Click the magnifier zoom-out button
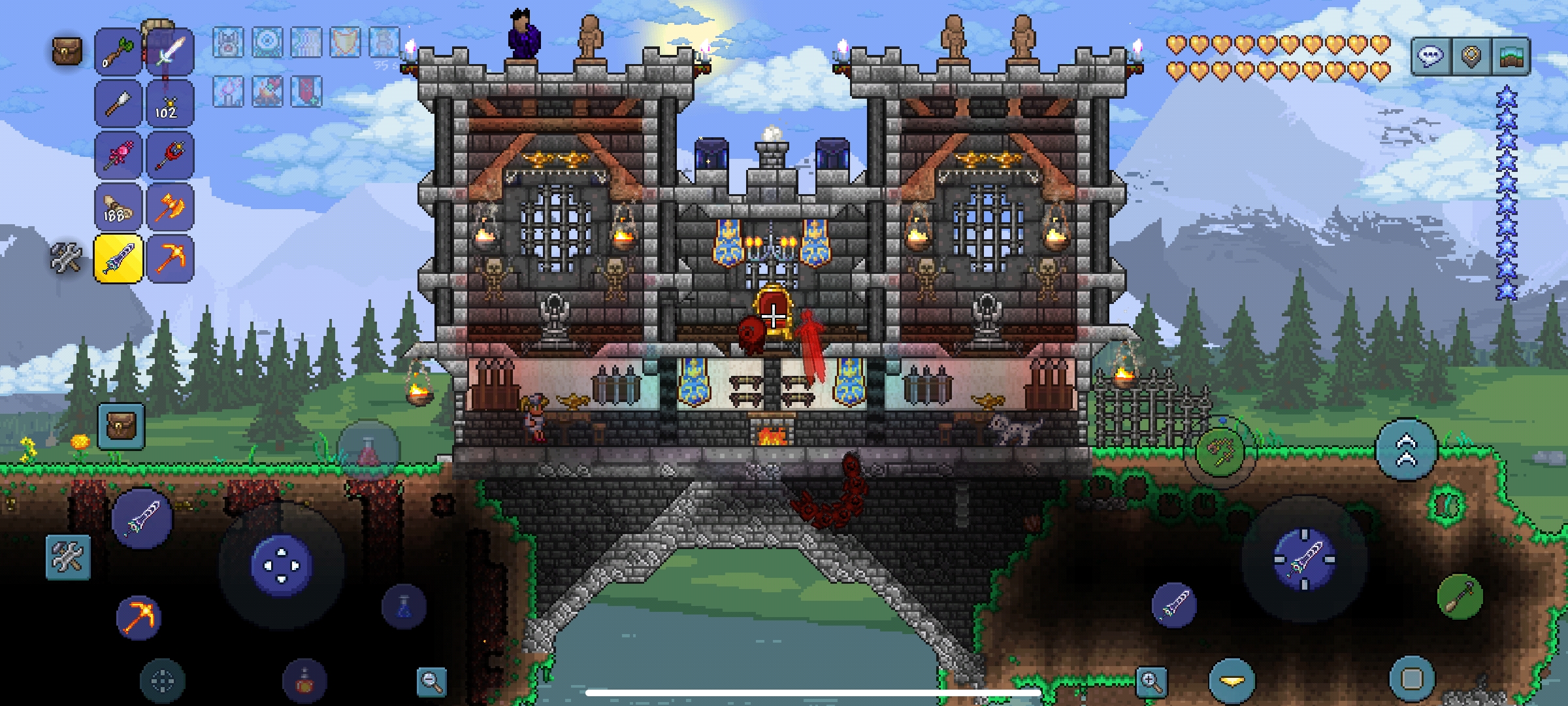Viewport: 1568px width, 706px height. 431,681
